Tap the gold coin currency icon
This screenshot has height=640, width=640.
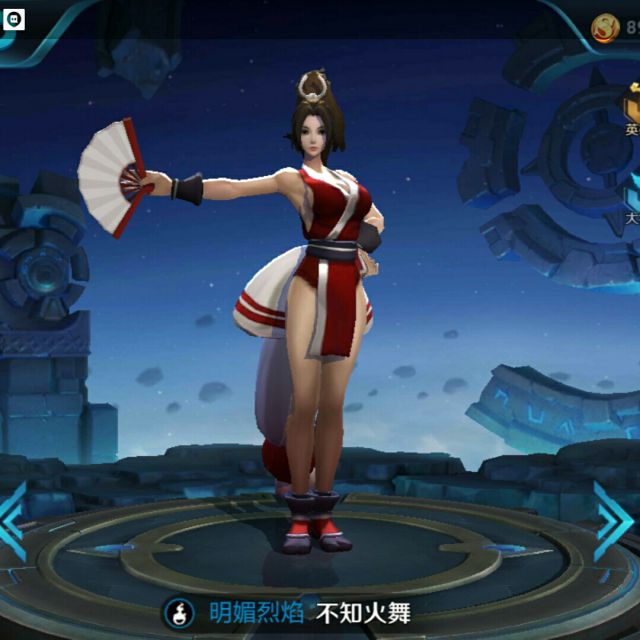[607, 28]
